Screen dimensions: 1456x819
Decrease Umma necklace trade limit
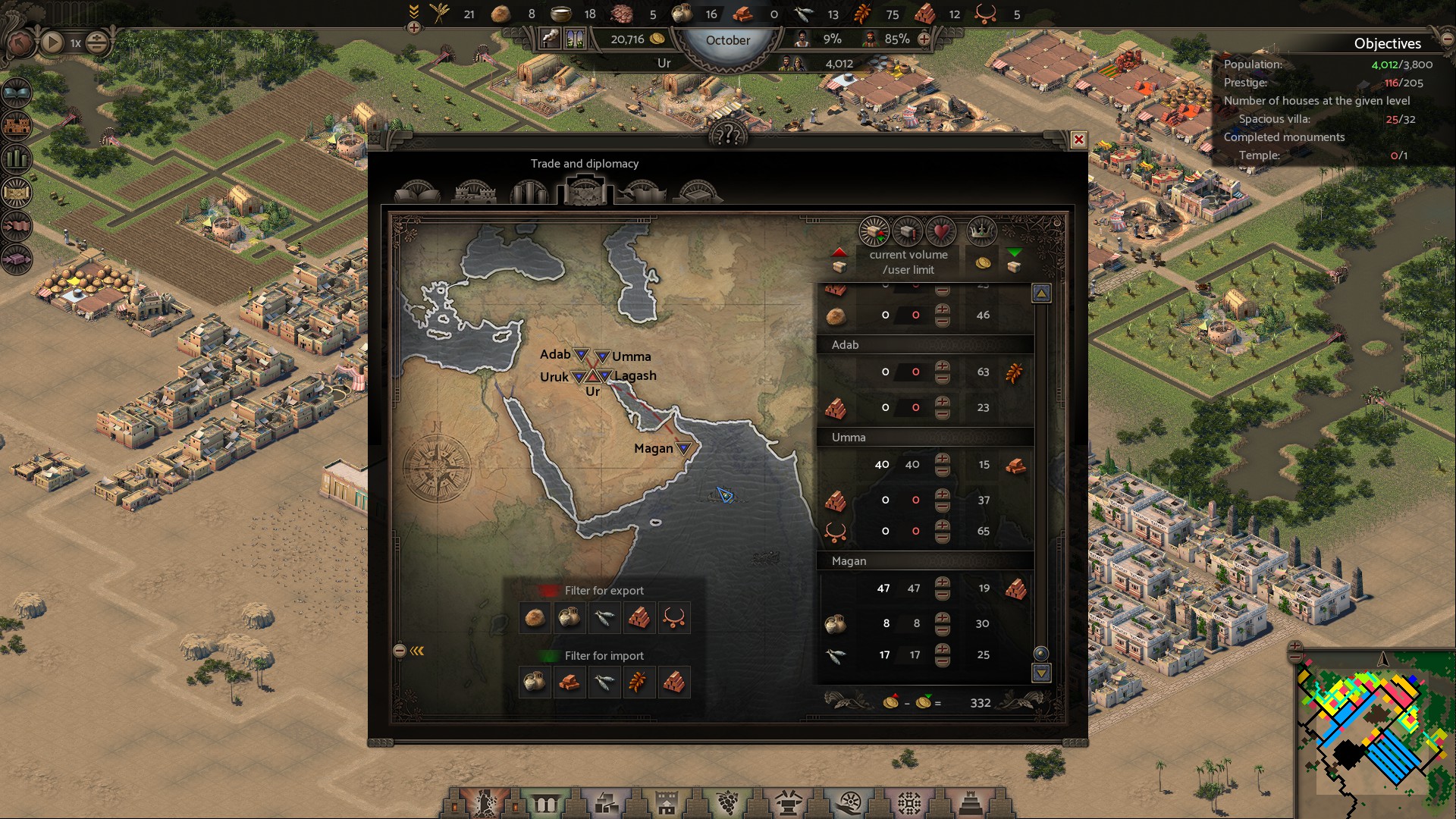[942, 537]
